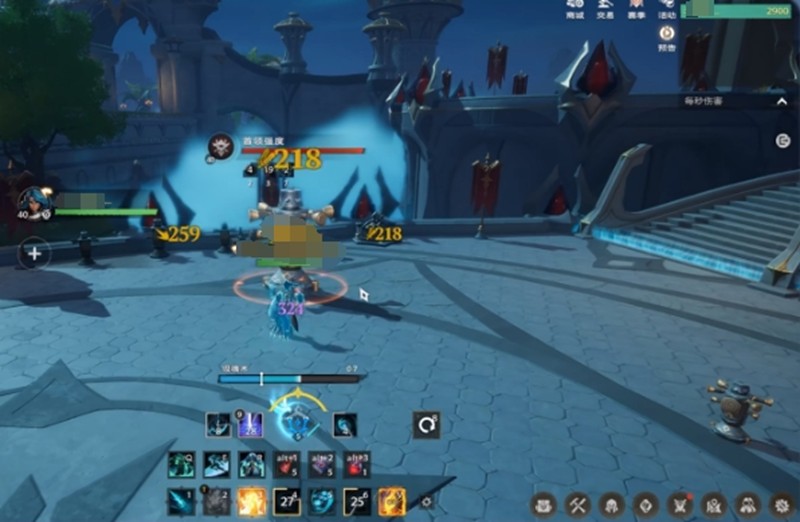The image size is (800, 522).
Task: Click the circular arrow swap button
Action: click(x=427, y=425)
